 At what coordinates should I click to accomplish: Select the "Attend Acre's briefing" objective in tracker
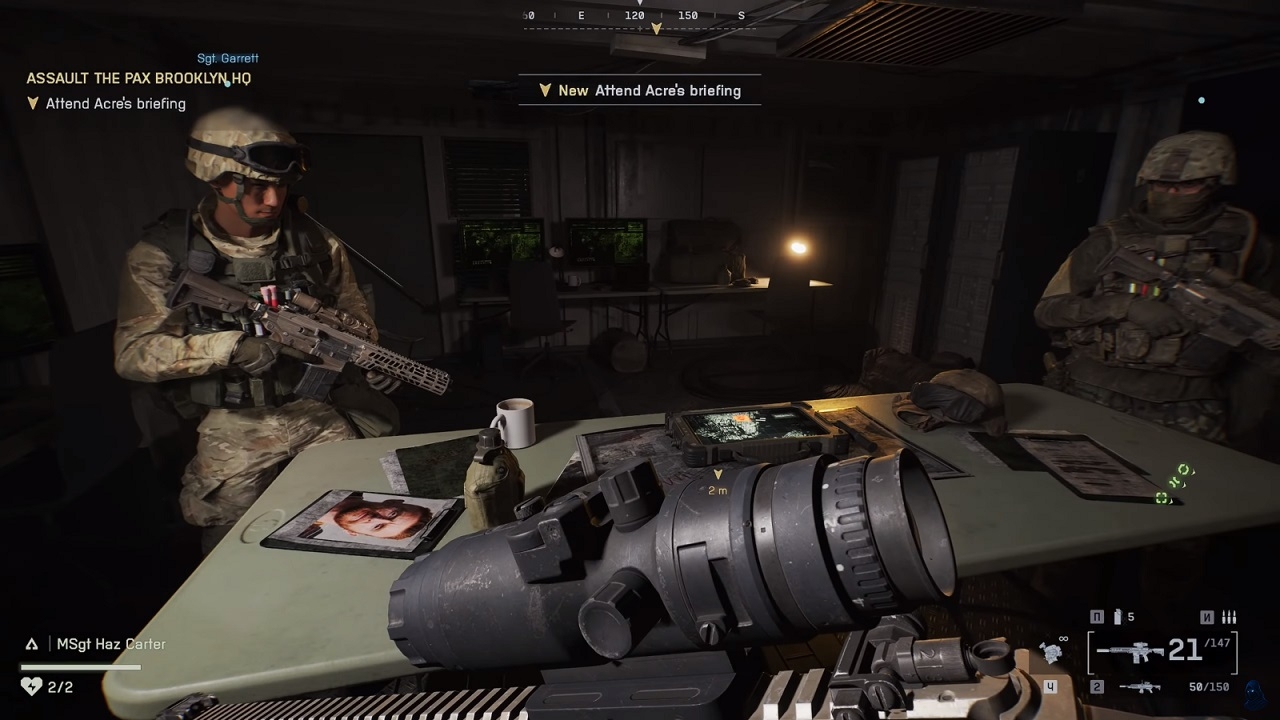click(x=115, y=103)
